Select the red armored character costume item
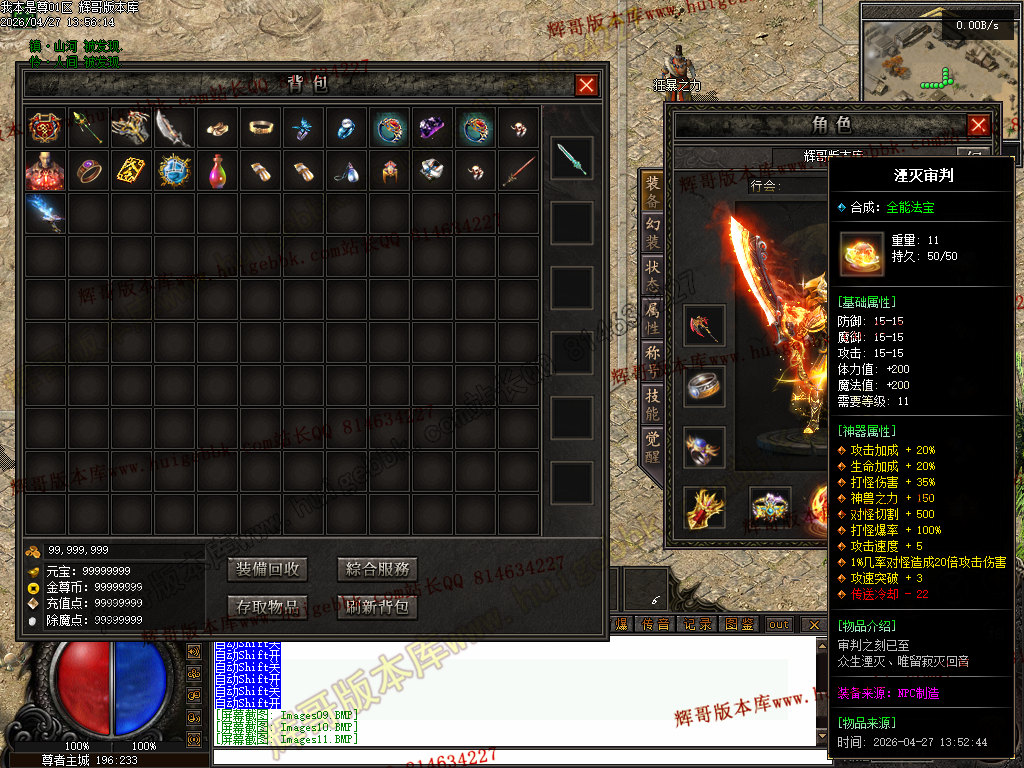 point(46,171)
